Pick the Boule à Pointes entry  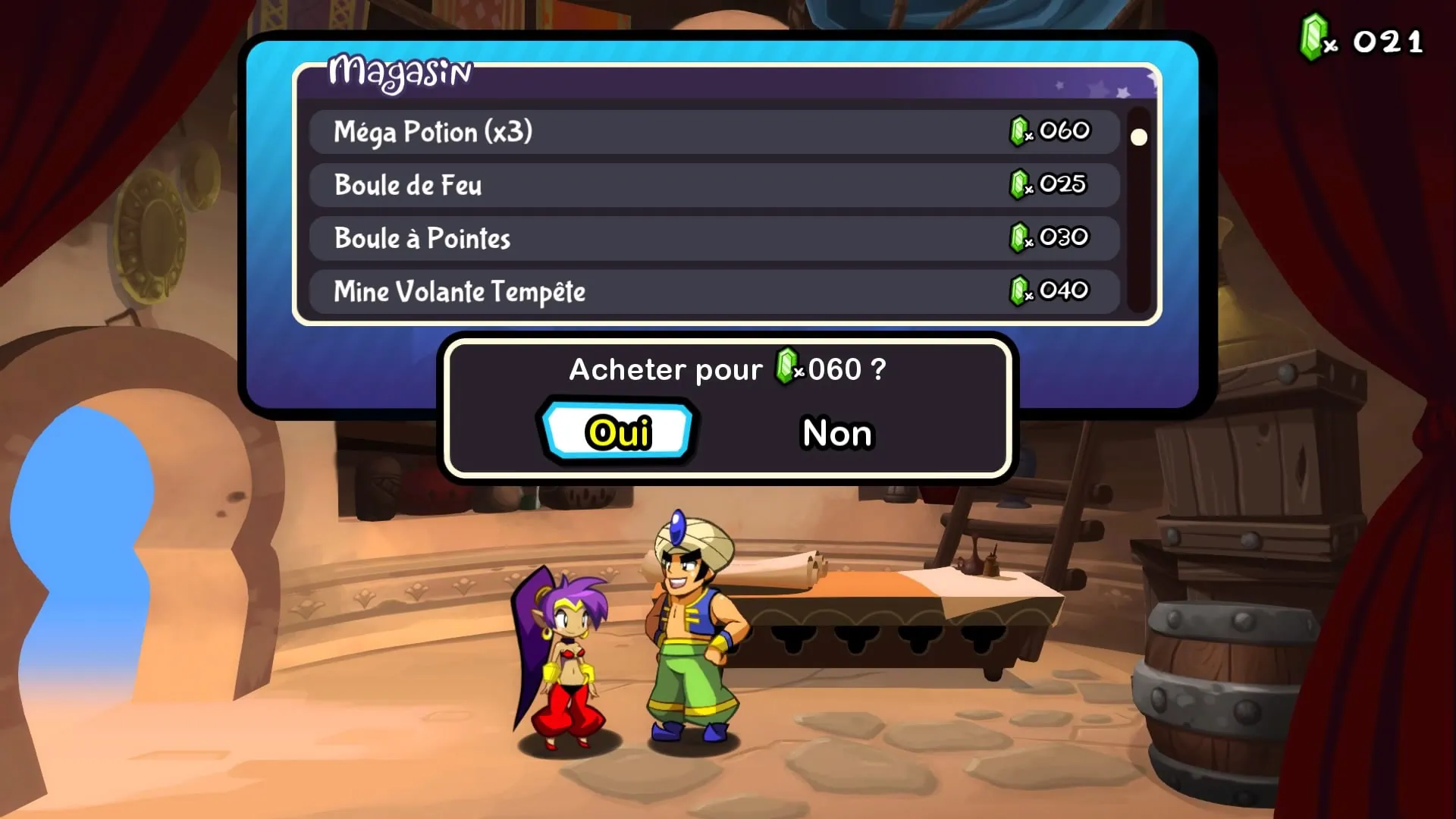tap(713, 238)
